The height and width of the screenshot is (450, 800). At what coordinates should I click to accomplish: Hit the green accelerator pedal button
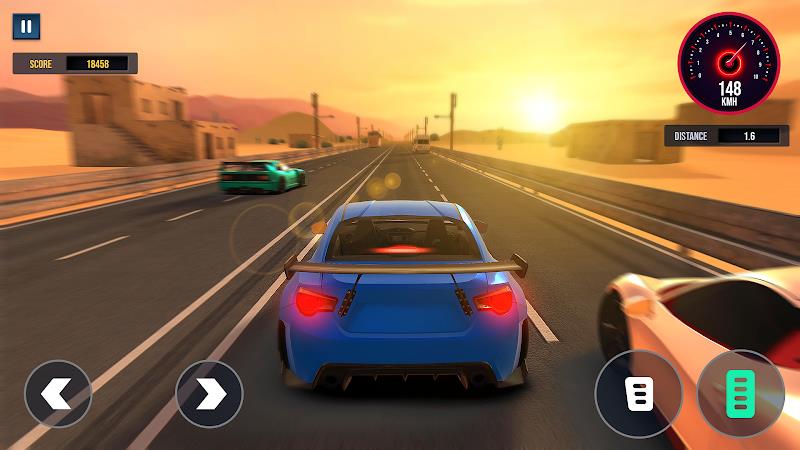[x=740, y=394]
